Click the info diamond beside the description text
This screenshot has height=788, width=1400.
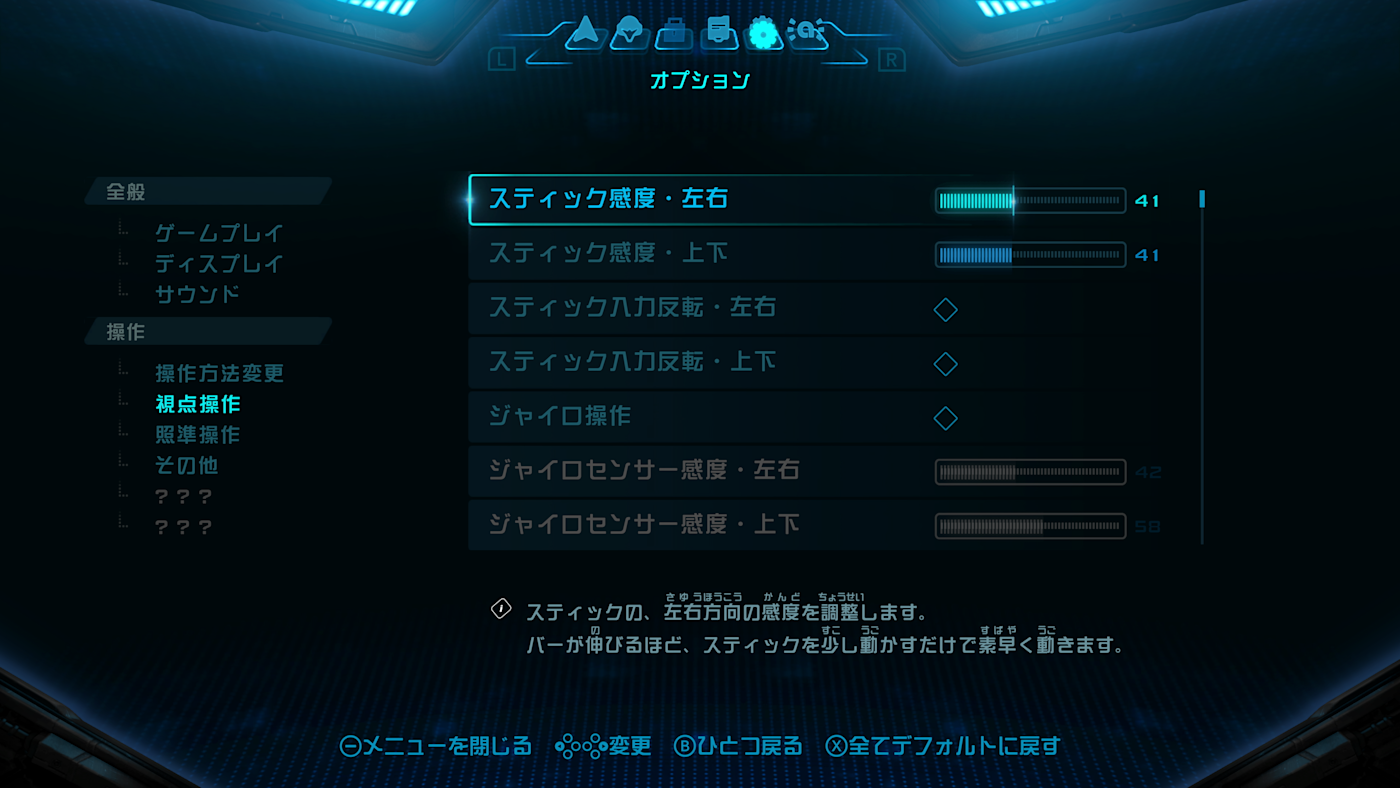(499, 608)
